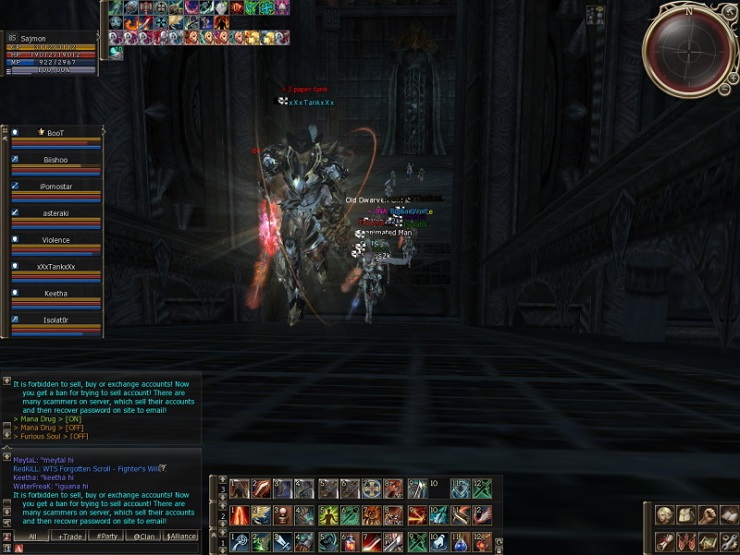This screenshot has width=740, height=555.
Task: Open the +Trade chat tab
Action: (x=70, y=537)
